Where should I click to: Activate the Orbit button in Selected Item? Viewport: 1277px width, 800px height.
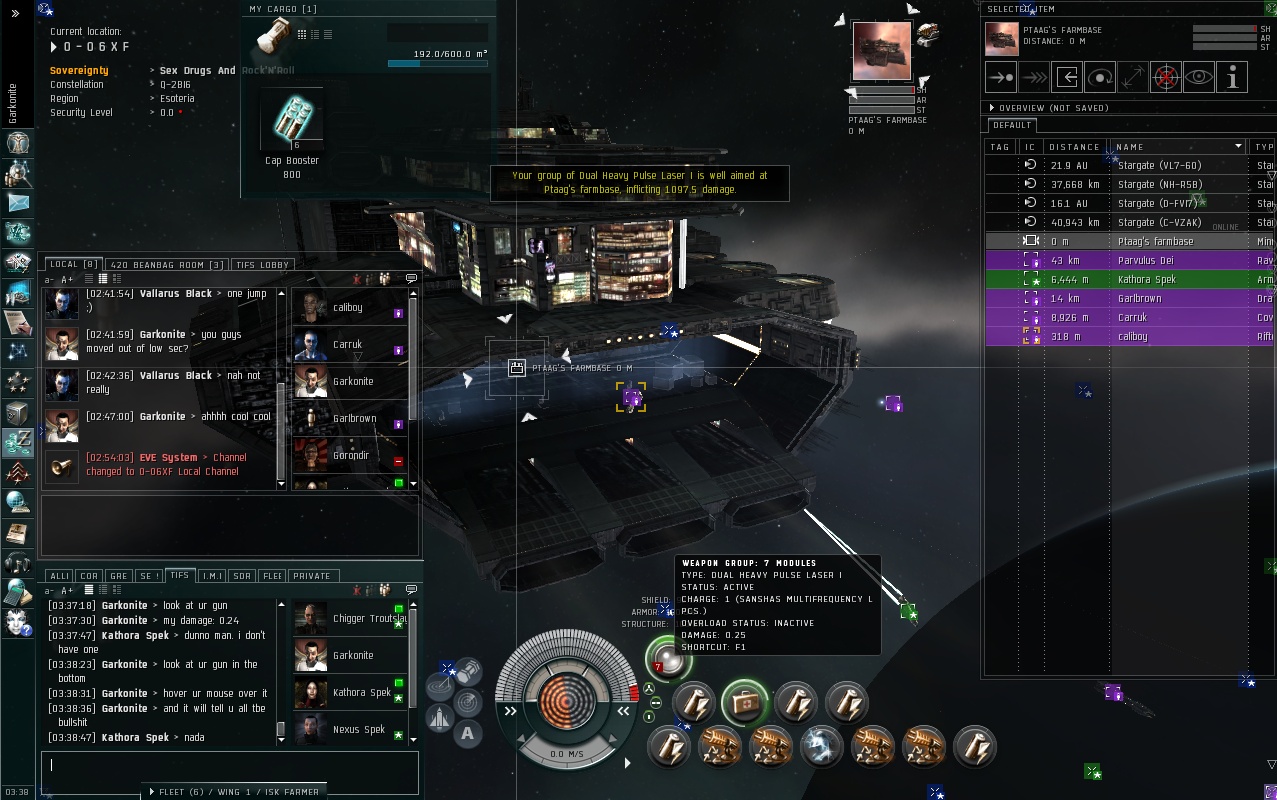(1100, 77)
